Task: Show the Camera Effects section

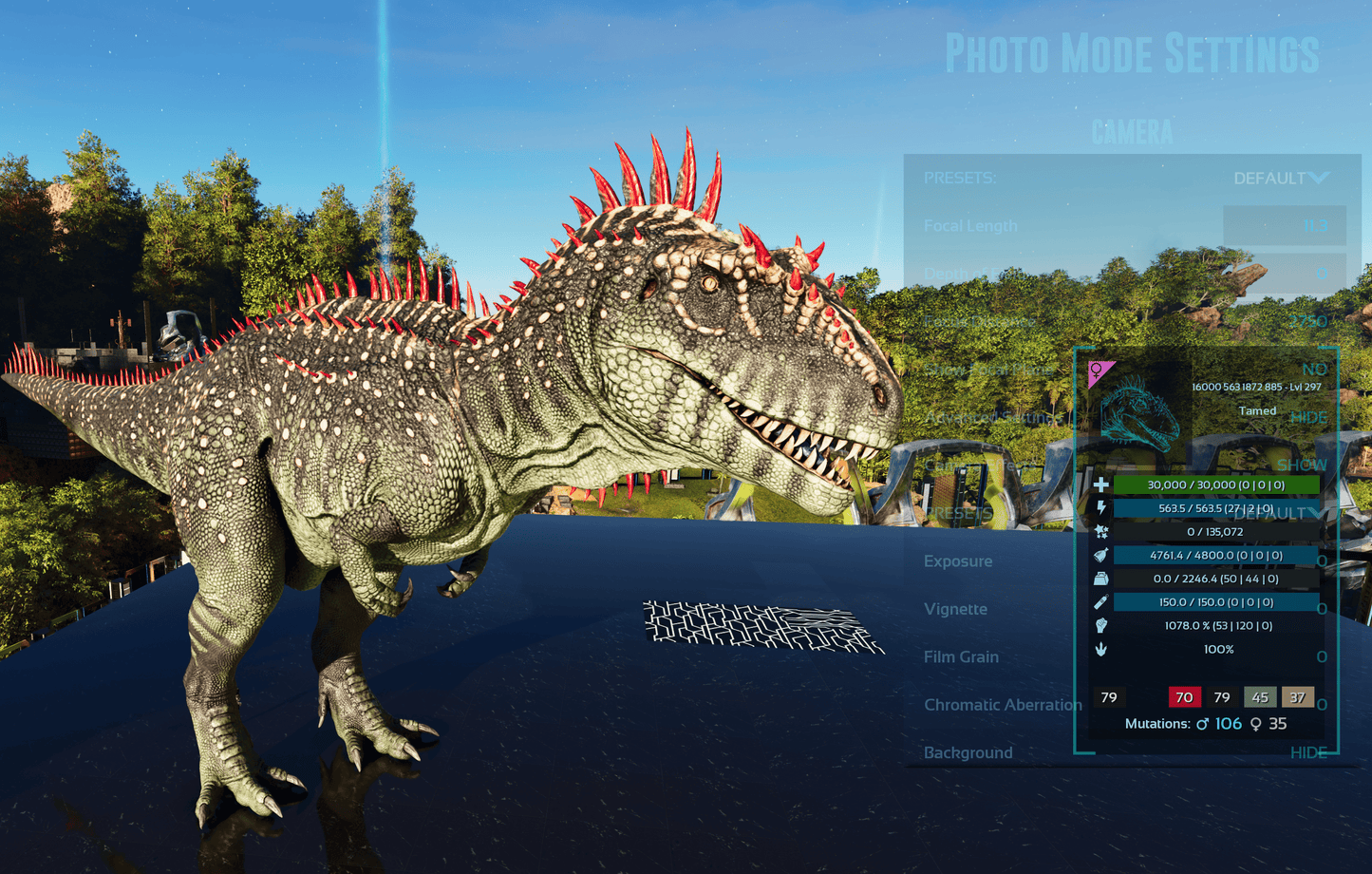Action: point(1301,465)
